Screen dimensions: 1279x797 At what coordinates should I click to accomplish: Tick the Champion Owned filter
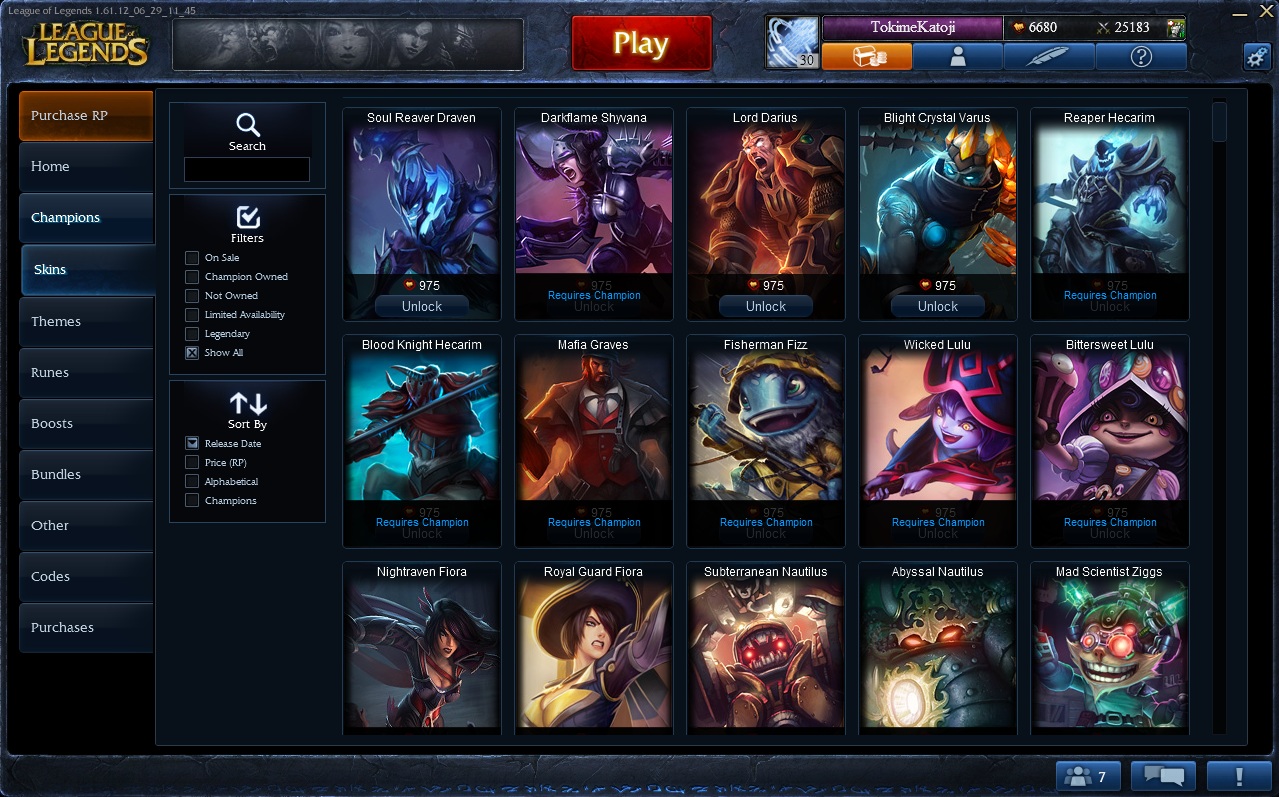192,277
